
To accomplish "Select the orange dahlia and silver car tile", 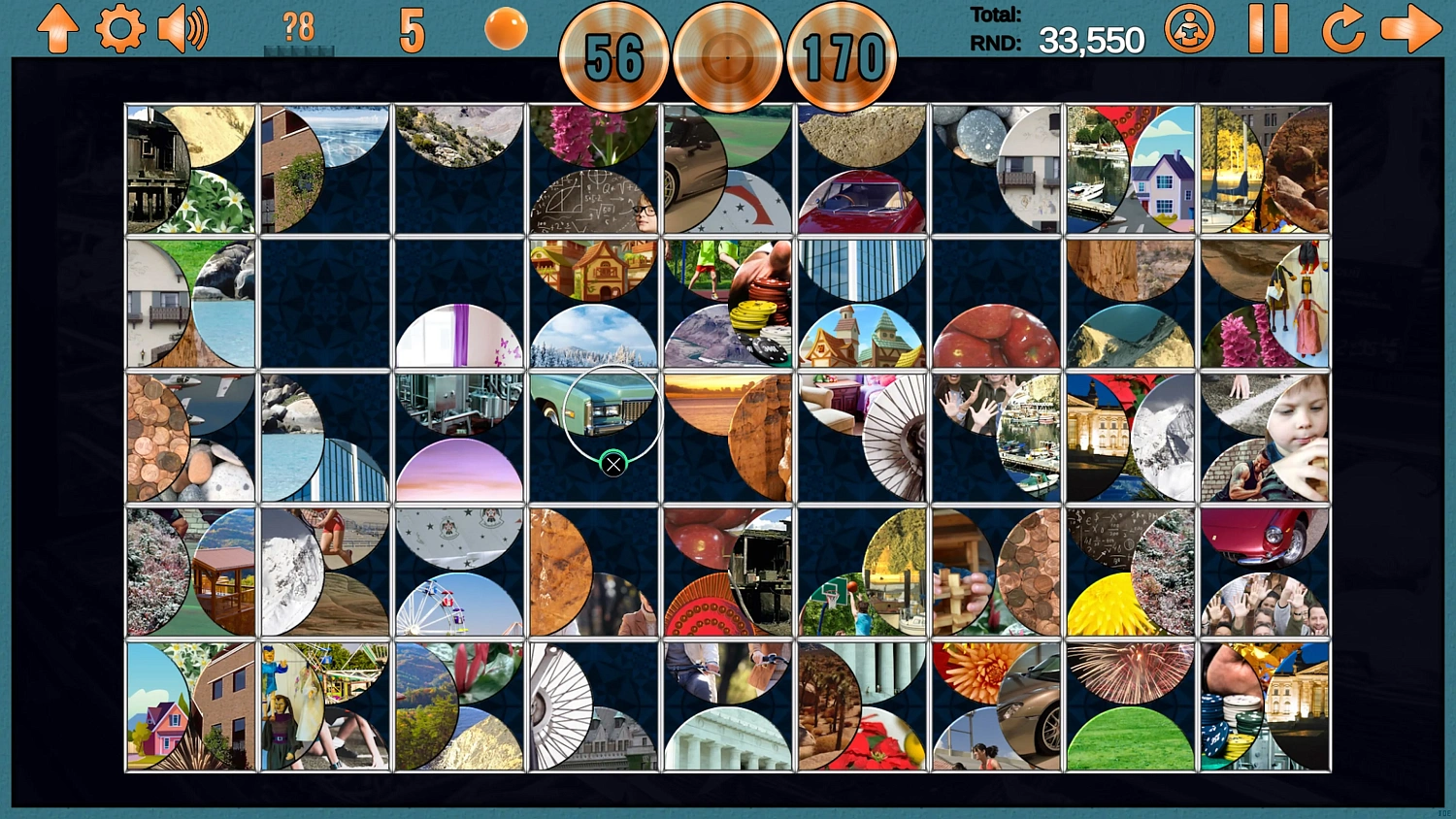I will point(996,706).
